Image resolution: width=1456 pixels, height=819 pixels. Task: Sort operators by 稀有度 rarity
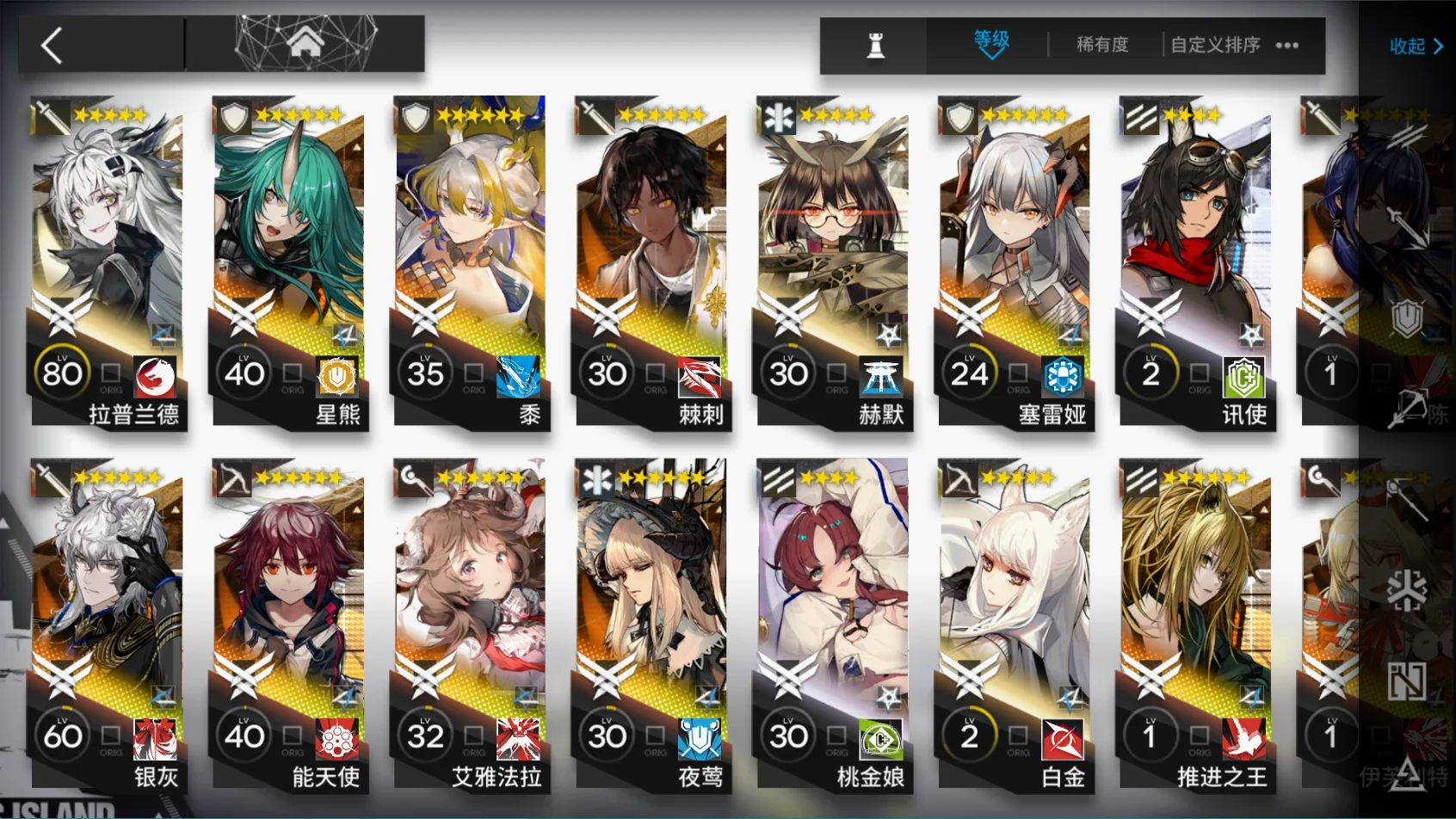(1101, 45)
